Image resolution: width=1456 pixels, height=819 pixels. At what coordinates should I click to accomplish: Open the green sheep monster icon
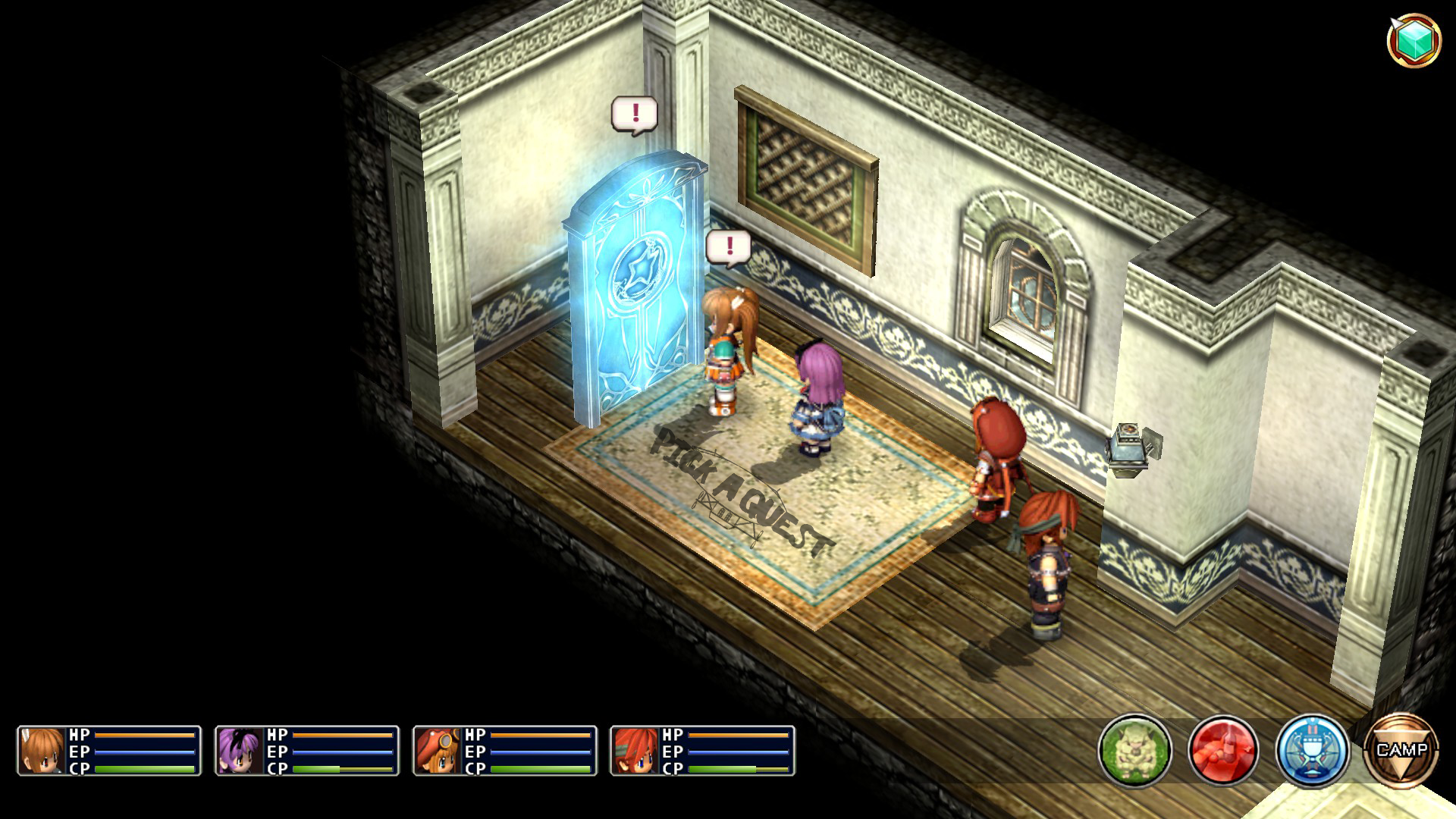pyautogui.click(x=1134, y=750)
